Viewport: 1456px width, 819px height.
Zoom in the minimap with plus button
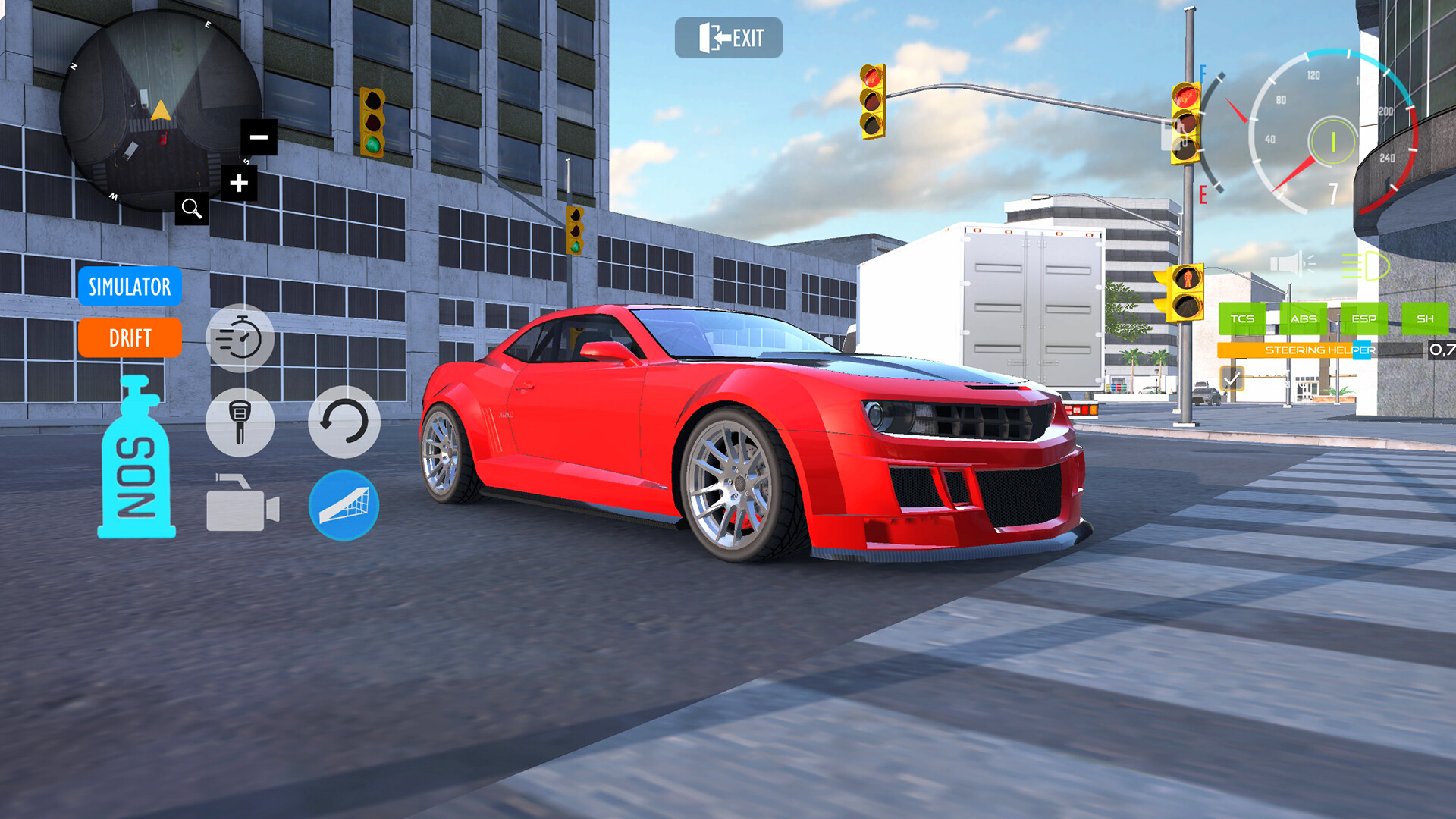[239, 182]
